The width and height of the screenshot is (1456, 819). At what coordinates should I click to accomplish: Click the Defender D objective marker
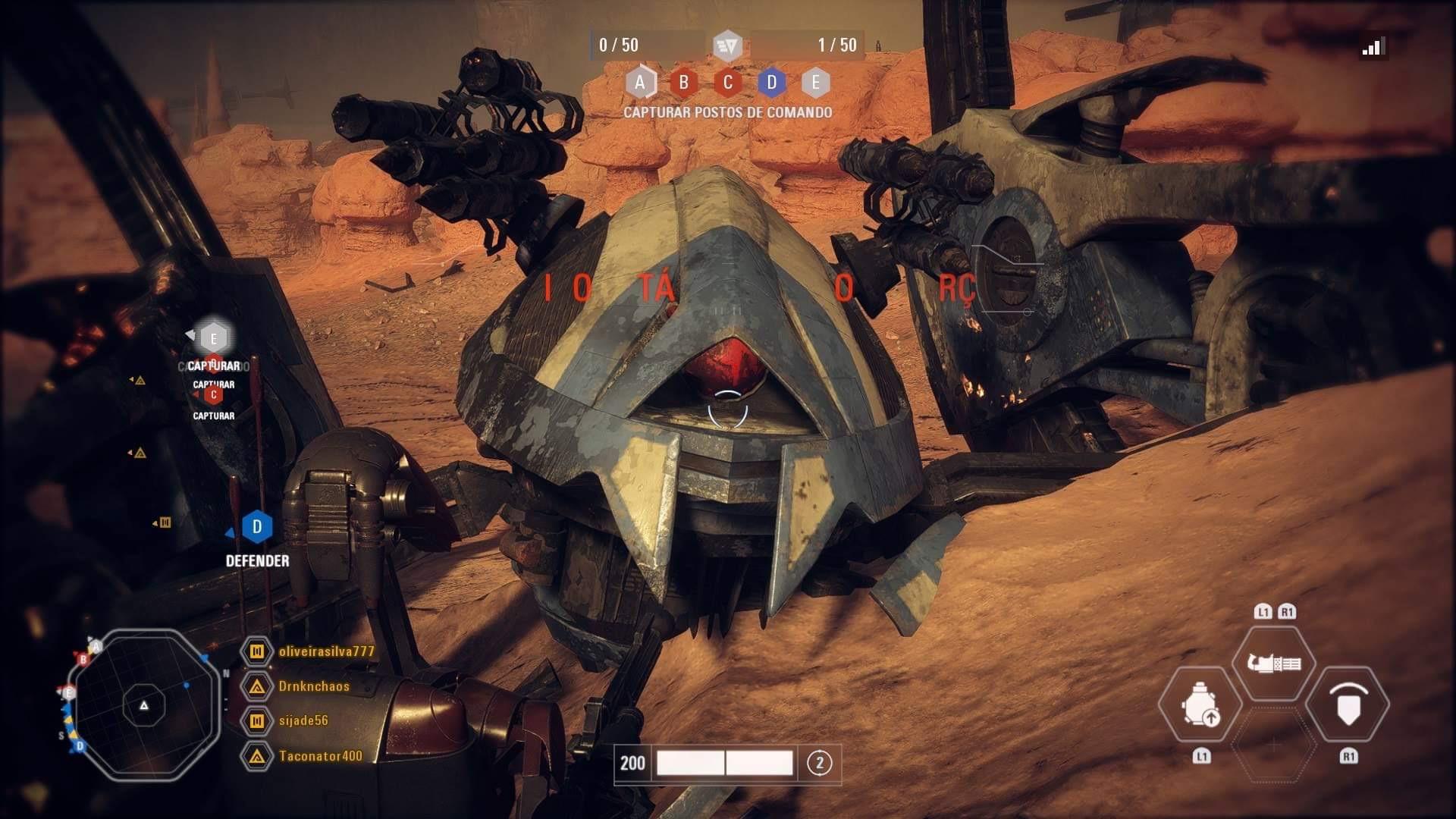click(257, 527)
